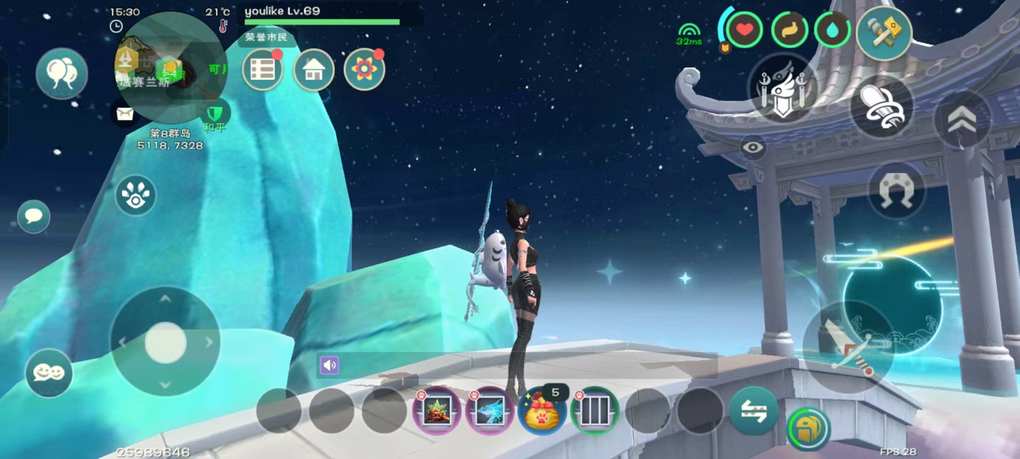Open the flower icon menu

(365, 69)
